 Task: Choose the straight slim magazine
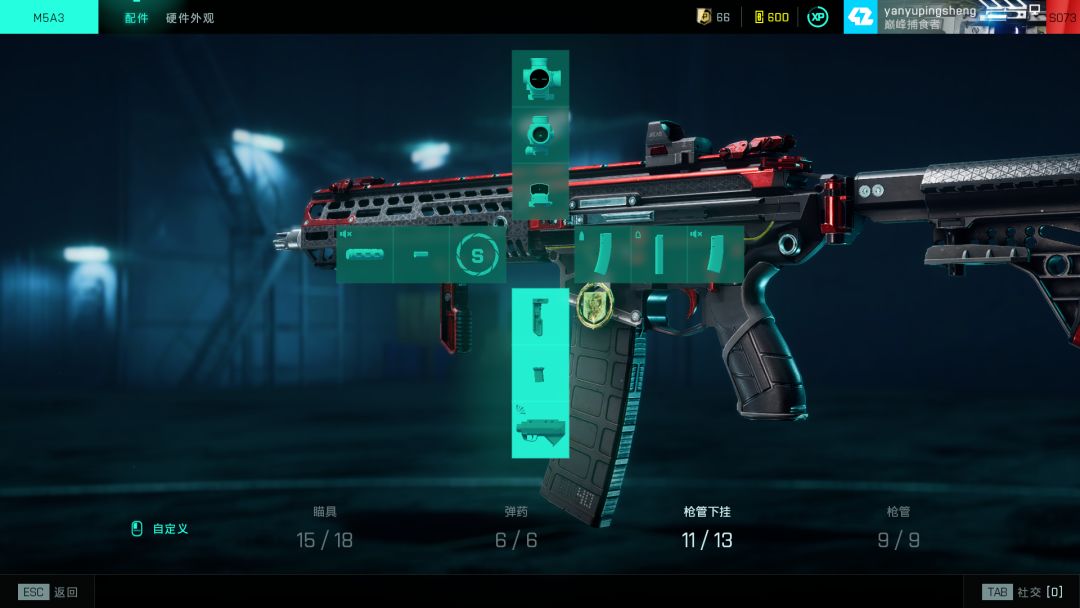(x=659, y=255)
